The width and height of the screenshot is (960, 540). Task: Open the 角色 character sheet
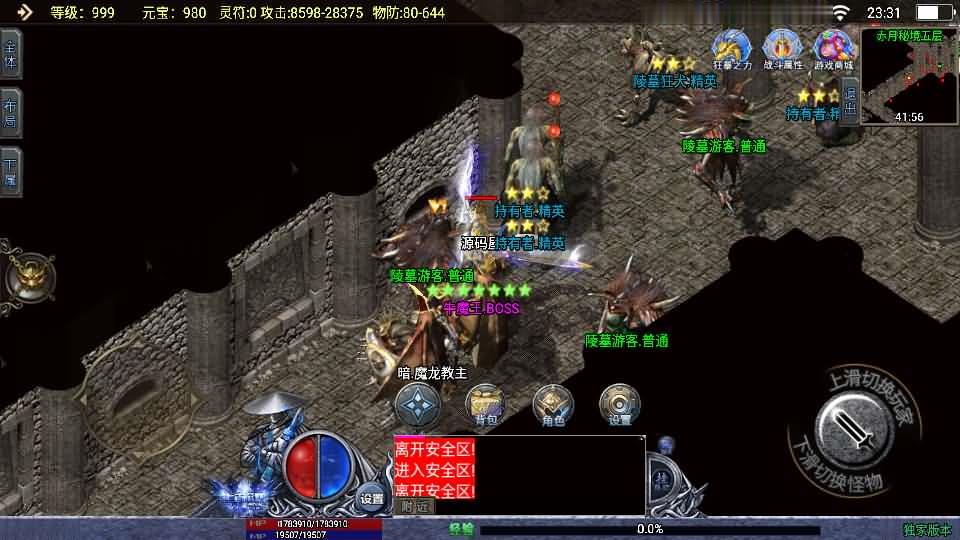(x=552, y=405)
